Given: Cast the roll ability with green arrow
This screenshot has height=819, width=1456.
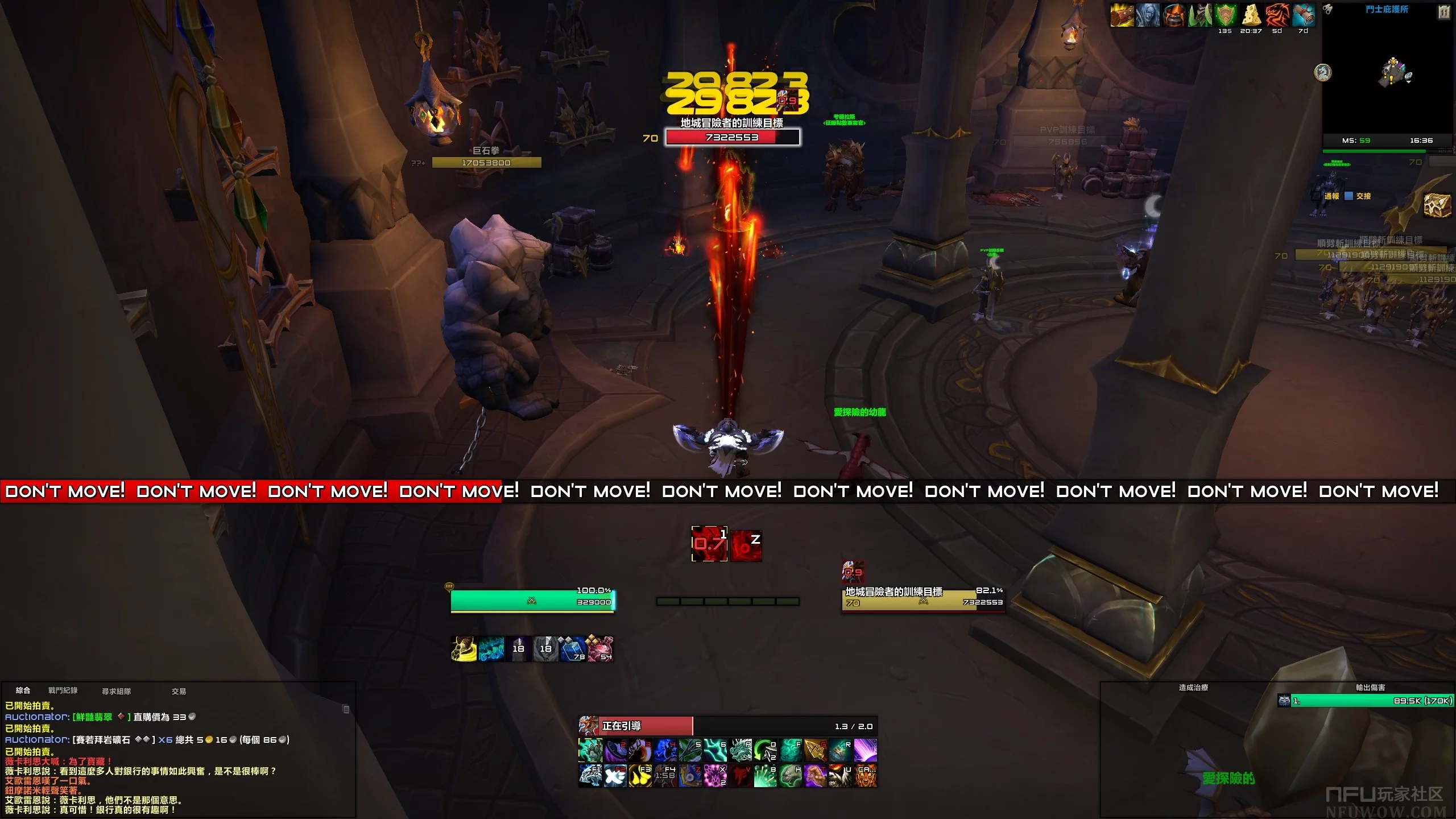Looking at the screenshot, I should pos(765,750).
